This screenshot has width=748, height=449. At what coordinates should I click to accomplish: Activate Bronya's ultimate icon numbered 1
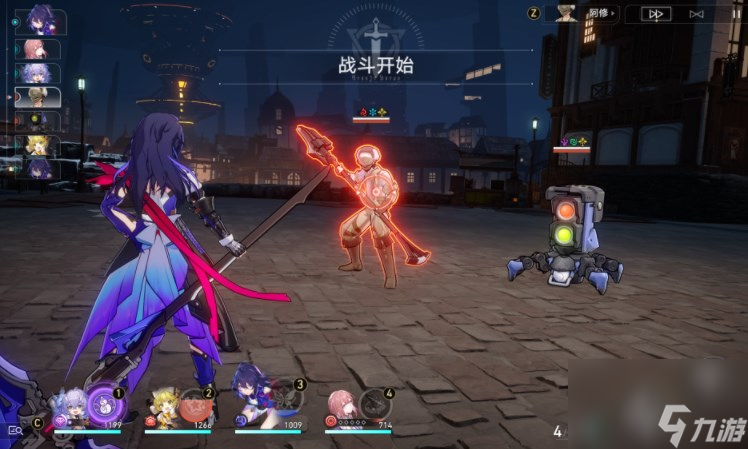pos(103,404)
